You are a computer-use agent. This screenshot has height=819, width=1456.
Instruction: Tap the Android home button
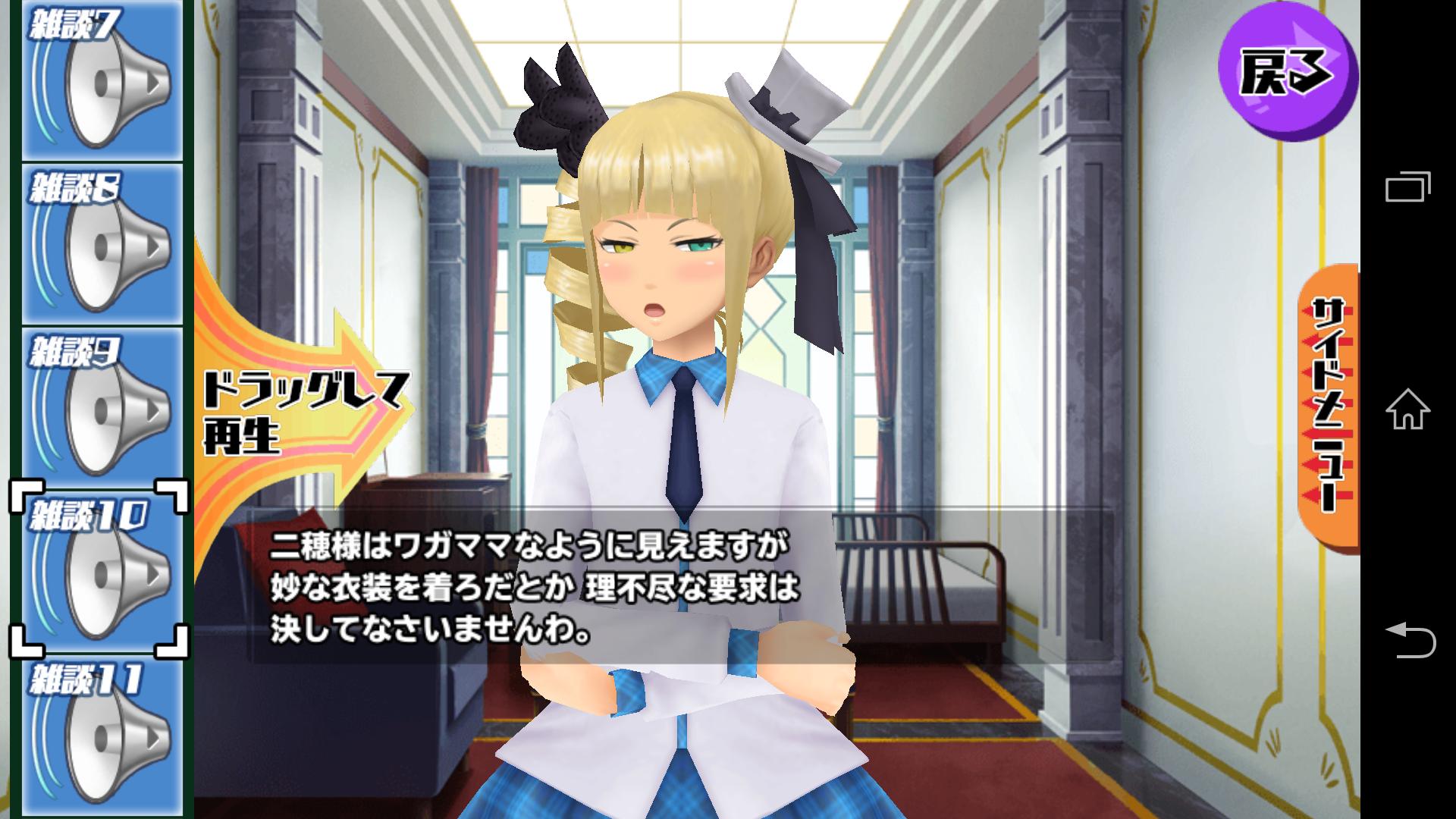1408,409
